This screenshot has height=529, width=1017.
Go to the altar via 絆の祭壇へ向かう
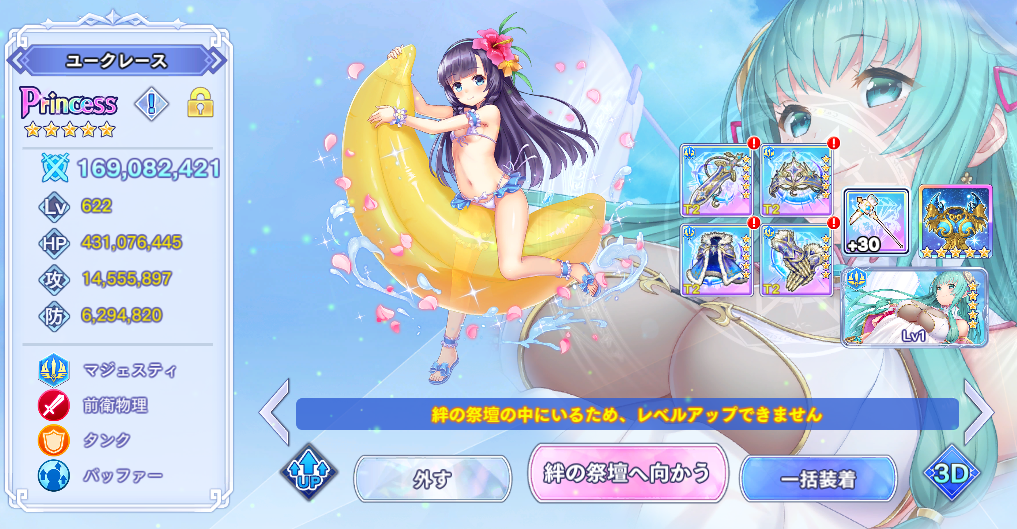pyautogui.click(x=626, y=472)
